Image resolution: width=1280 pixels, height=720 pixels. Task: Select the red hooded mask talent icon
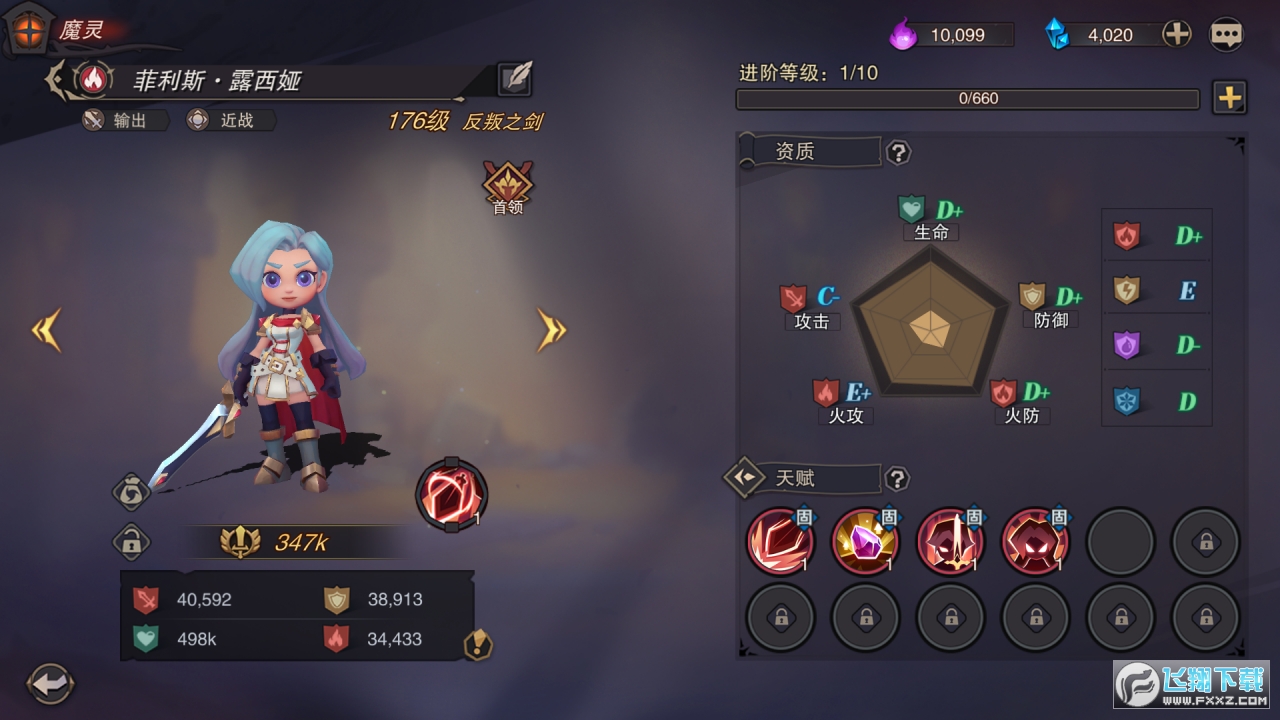pos(1035,541)
